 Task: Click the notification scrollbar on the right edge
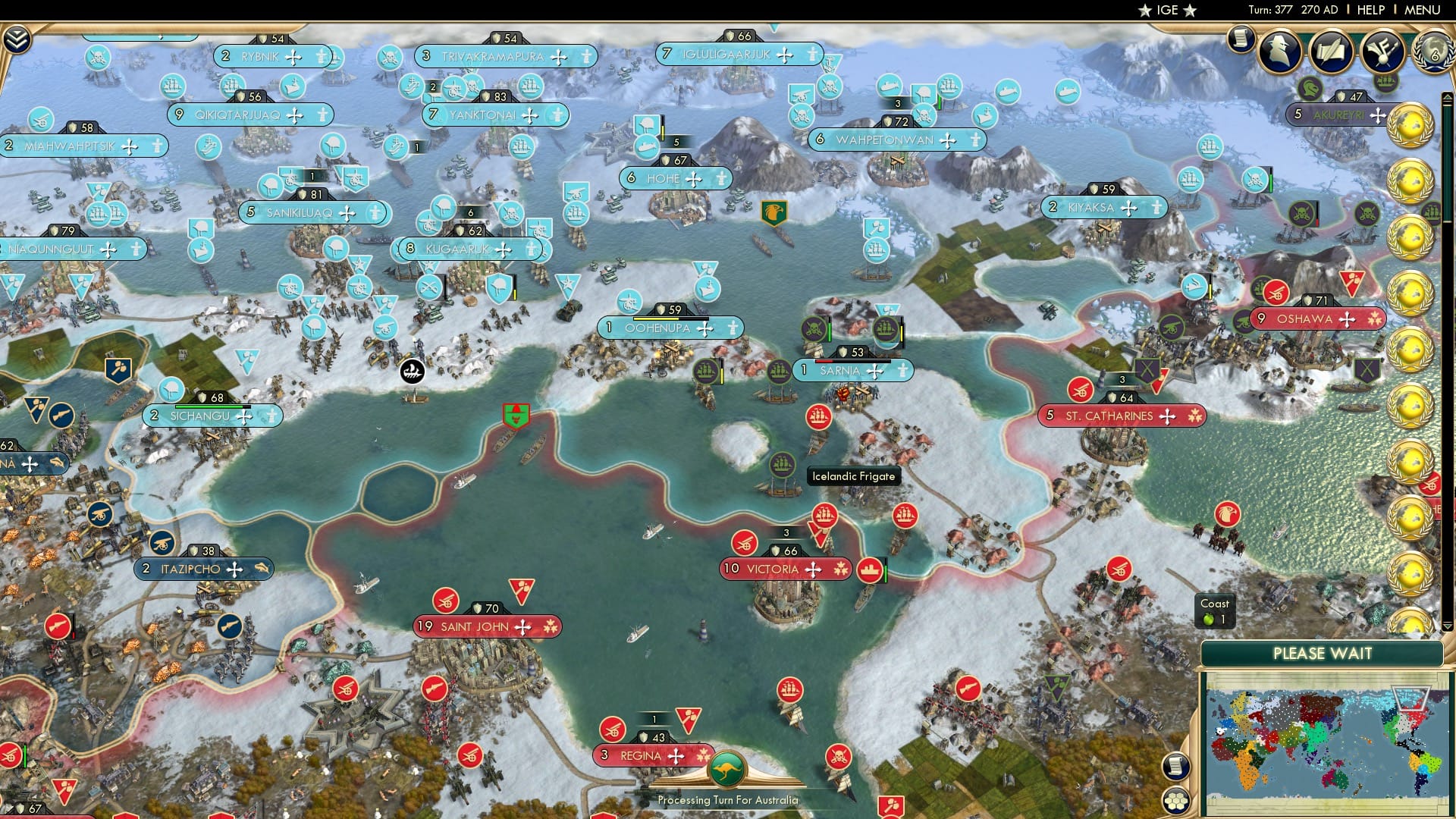click(1445, 303)
